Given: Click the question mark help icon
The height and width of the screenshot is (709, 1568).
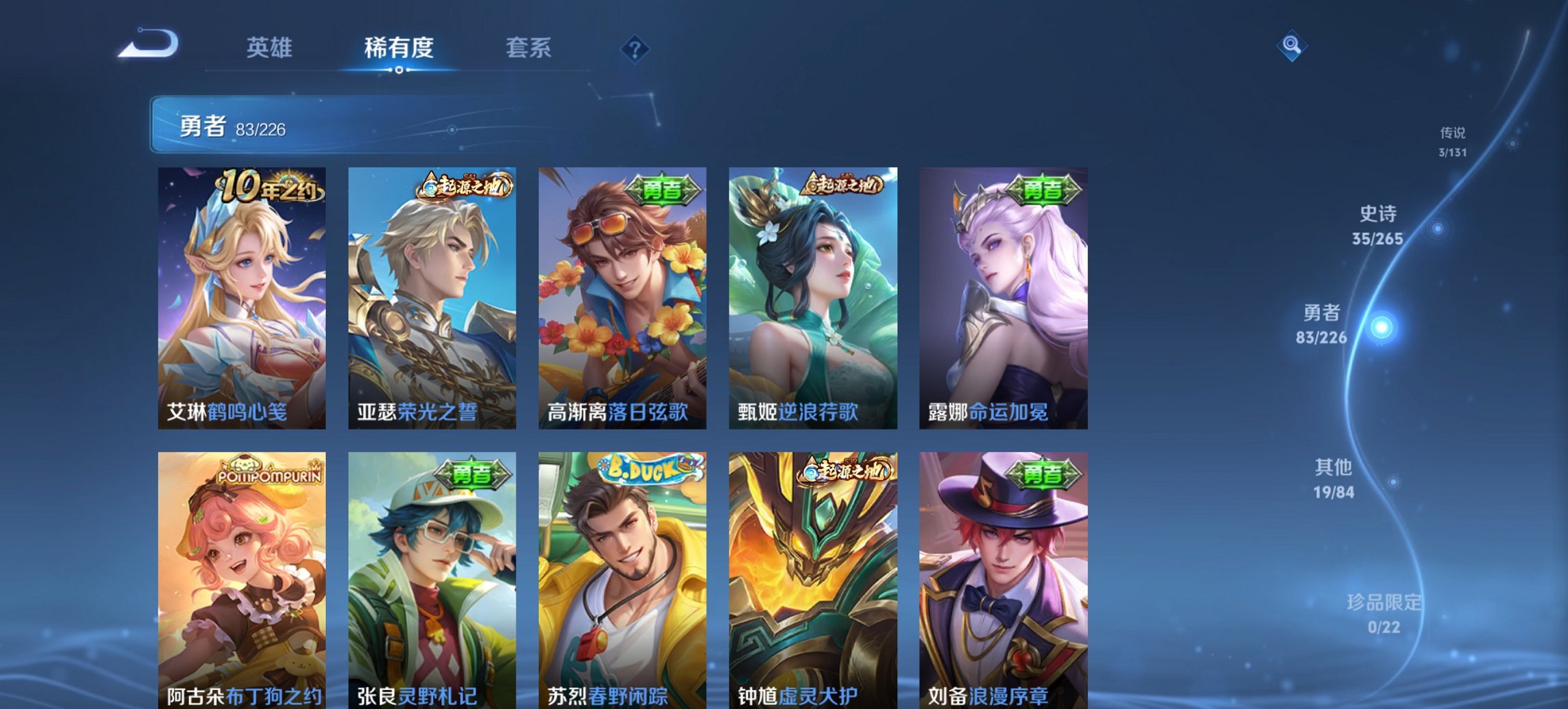Looking at the screenshot, I should (x=635, y=48).
